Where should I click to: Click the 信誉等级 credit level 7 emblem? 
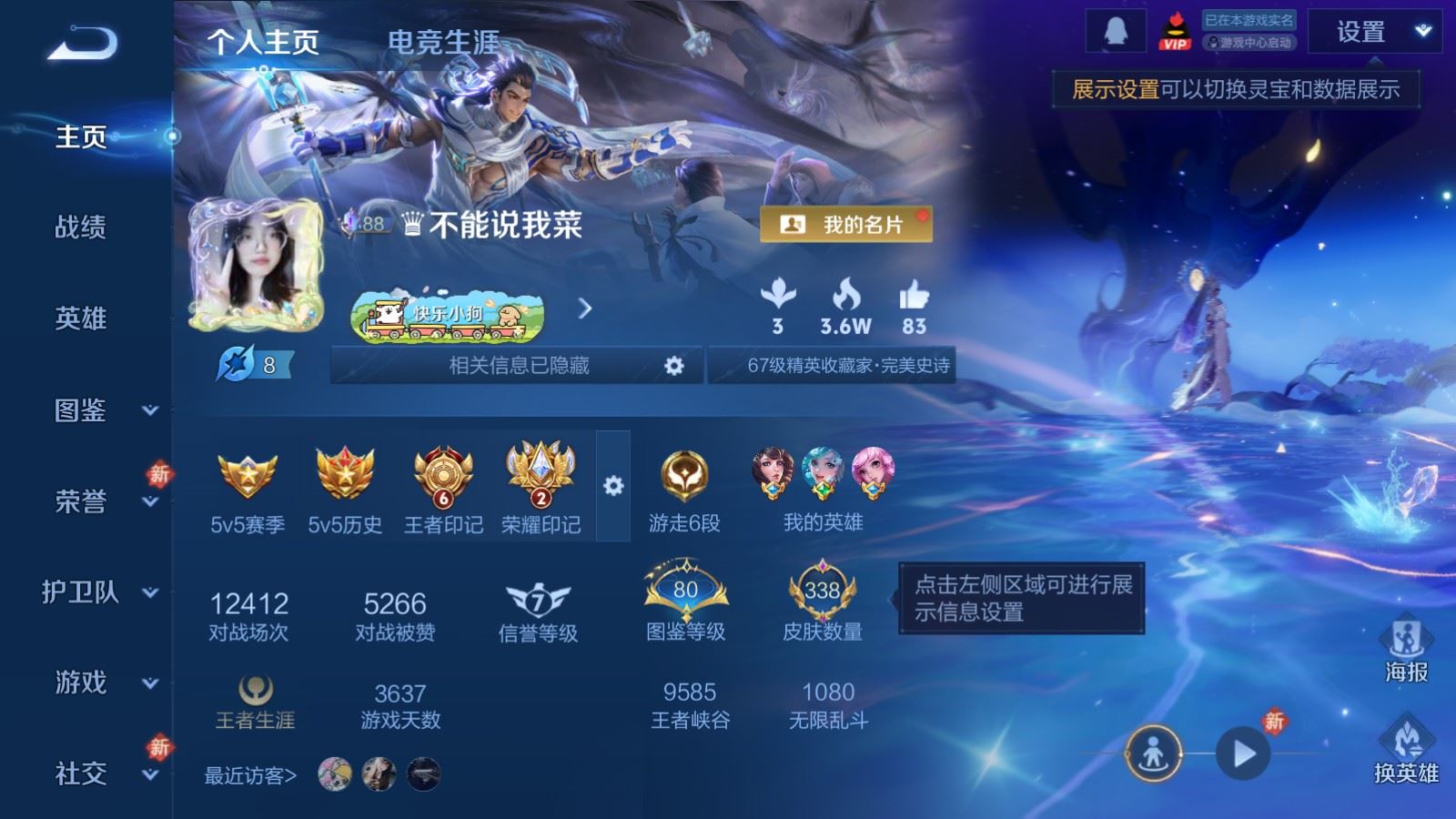point(541,601)
